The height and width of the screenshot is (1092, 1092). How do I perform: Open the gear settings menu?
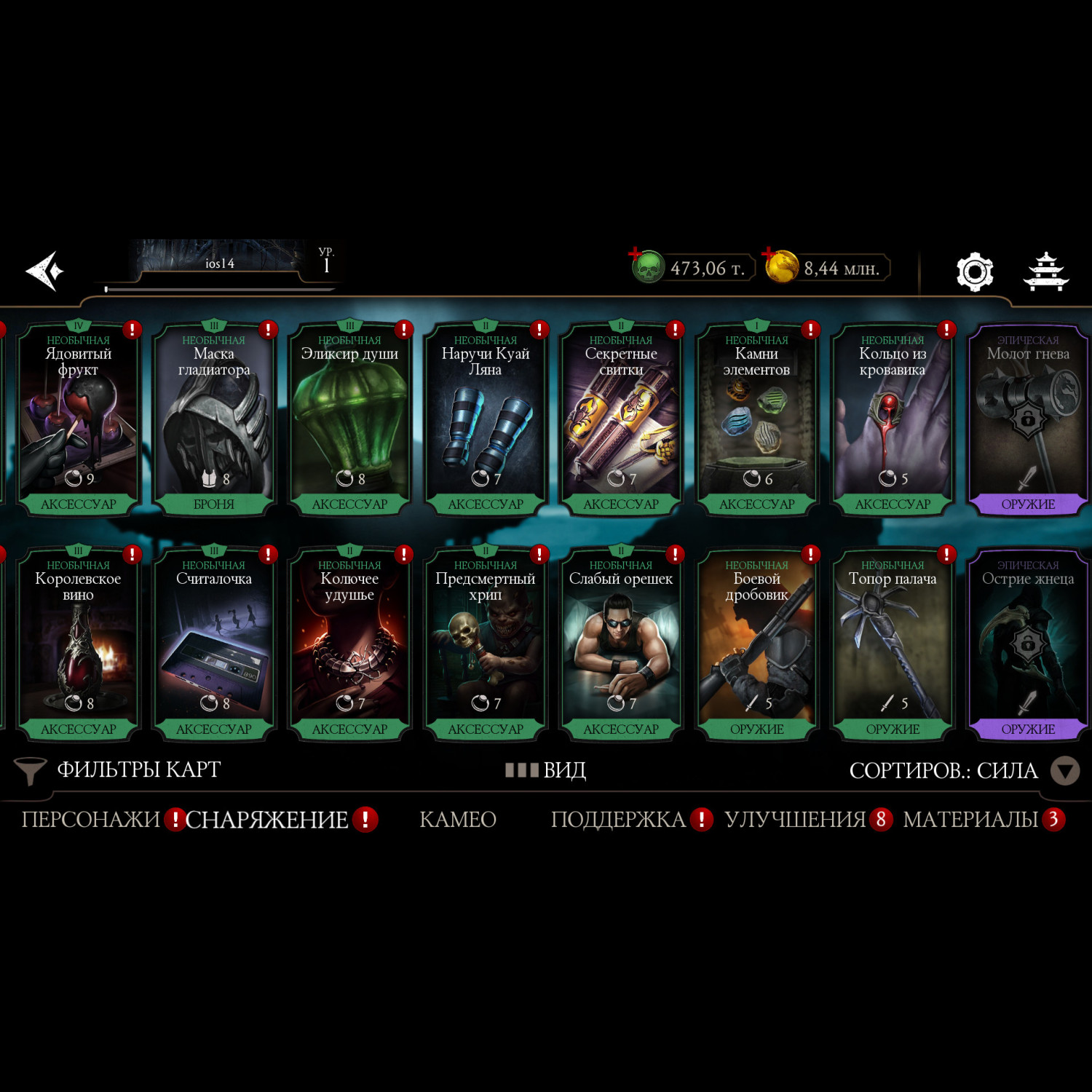tap(974, 272)
